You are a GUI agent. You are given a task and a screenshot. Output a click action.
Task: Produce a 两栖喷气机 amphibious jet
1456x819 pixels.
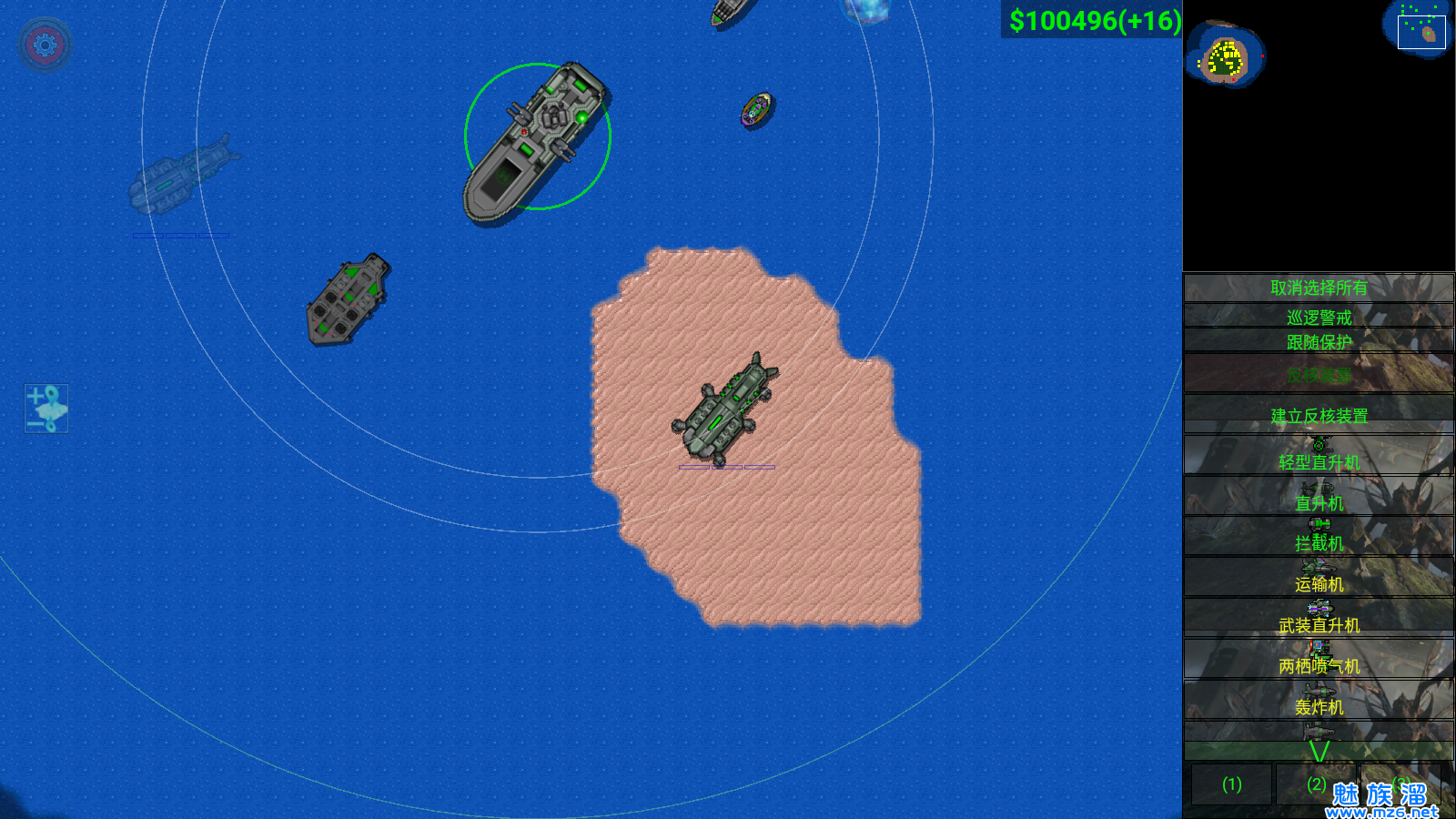1319,660
